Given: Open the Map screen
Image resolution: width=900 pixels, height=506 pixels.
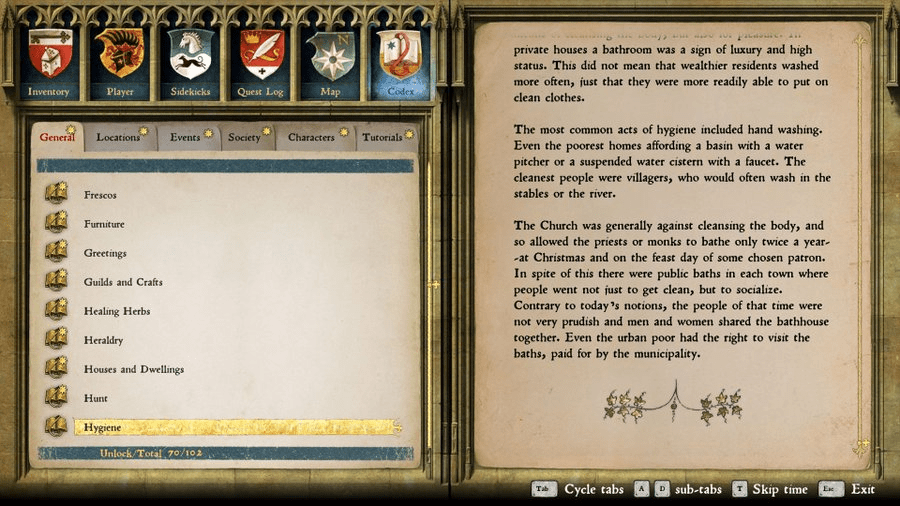Looking at the screenshot, I should (330, 60).
